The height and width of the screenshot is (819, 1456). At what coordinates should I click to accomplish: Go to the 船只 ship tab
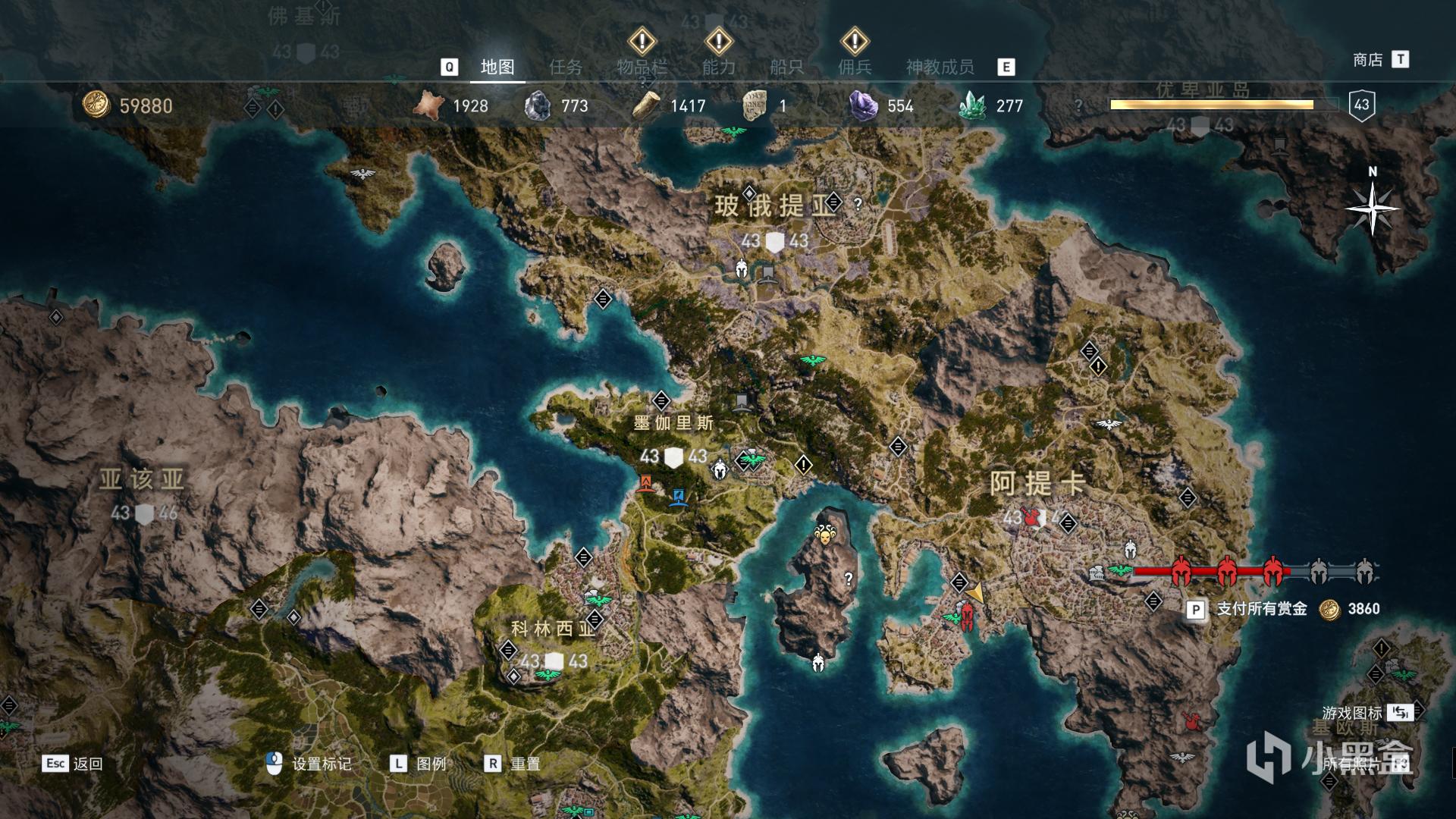(x=786, y=67)
